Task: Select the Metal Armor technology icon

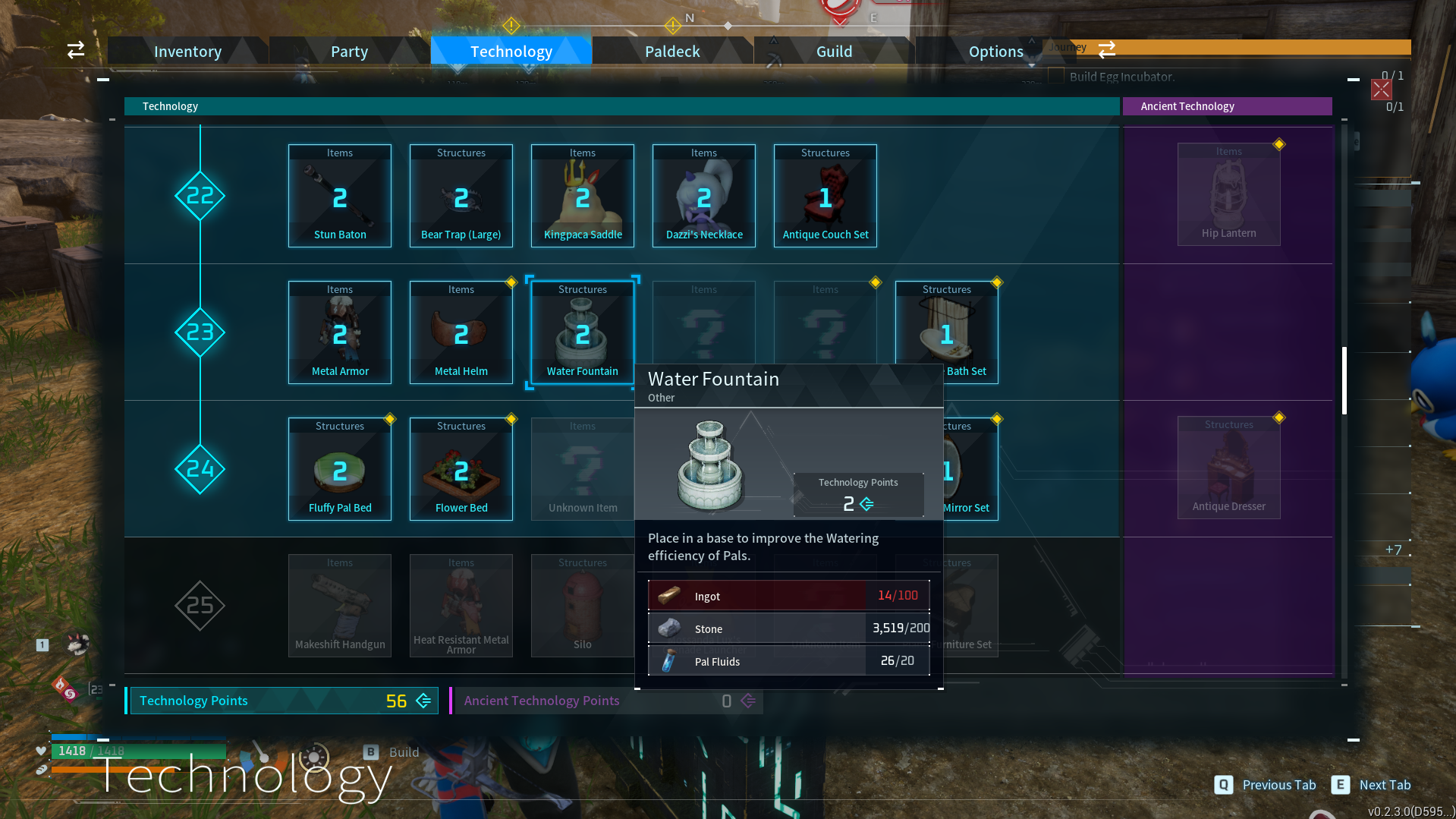Action: point(339,332)
